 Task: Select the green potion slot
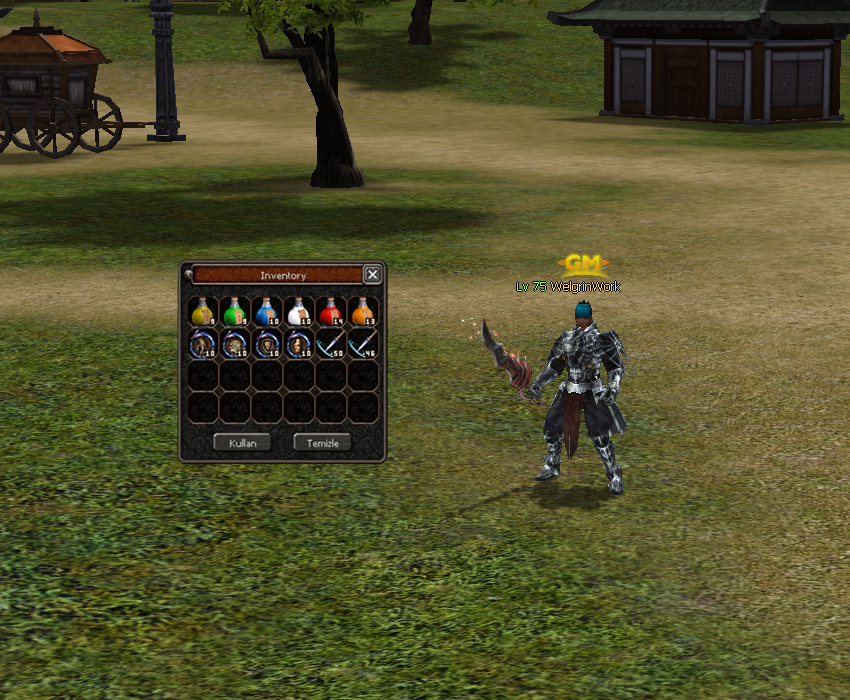point(235,311)
